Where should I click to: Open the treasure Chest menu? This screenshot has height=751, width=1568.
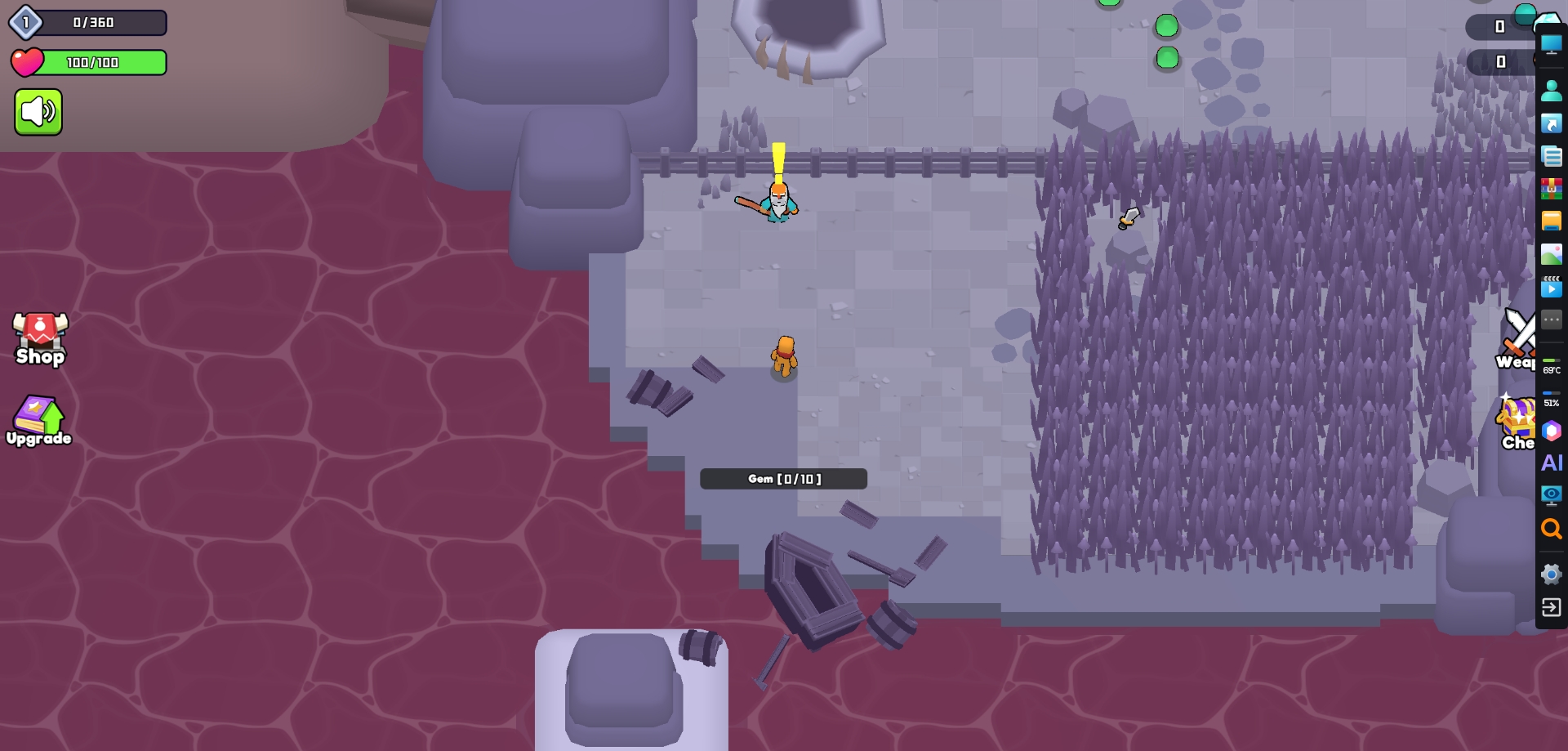1517,422
